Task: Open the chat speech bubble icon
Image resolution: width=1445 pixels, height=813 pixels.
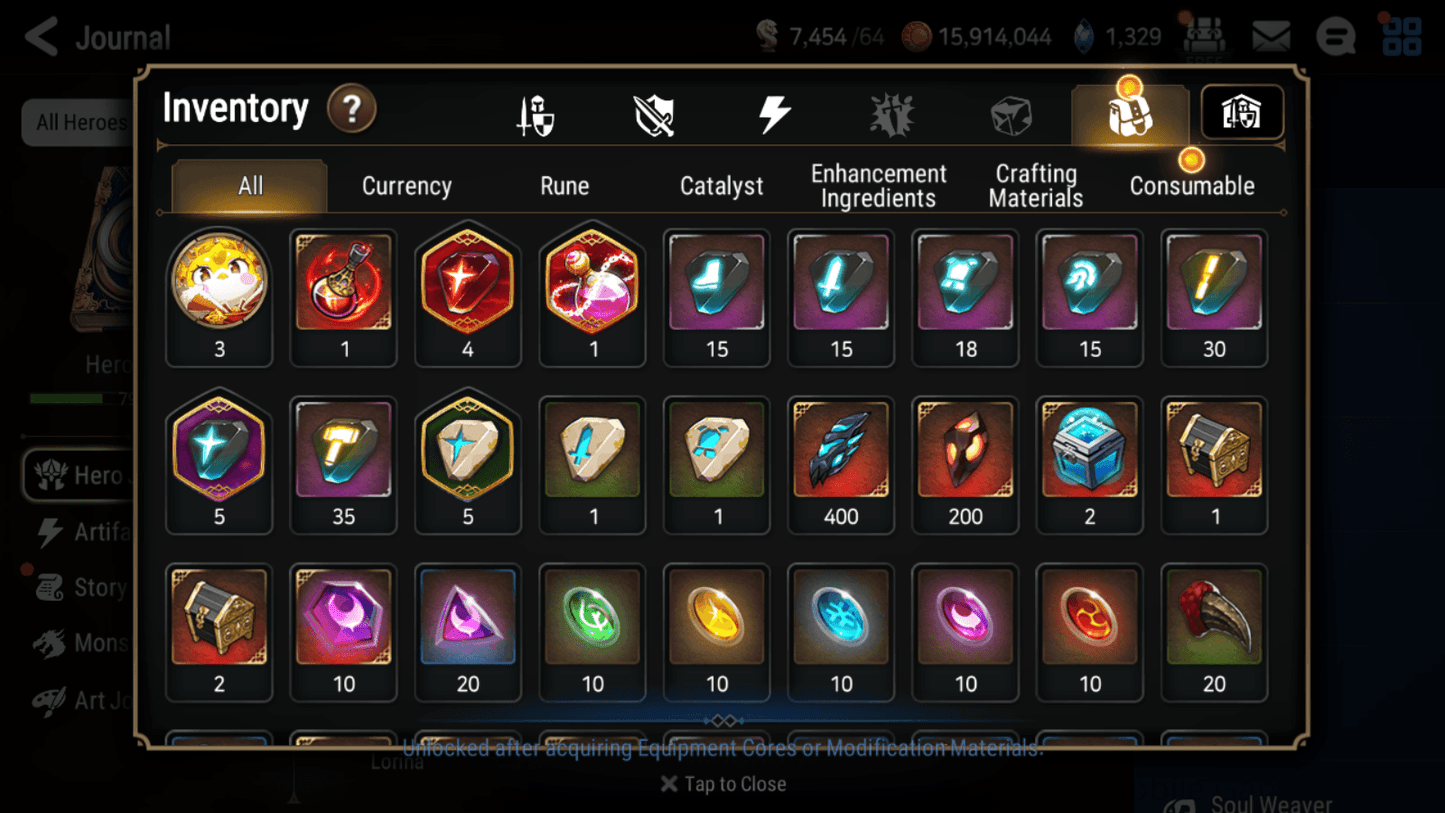Action: (x=1336, y=36)
